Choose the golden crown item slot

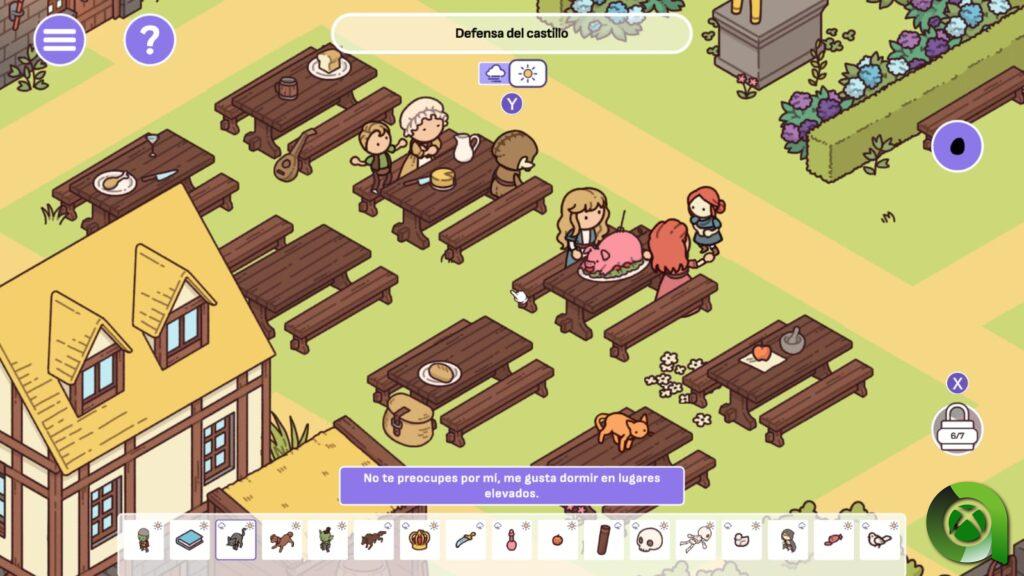coord(419,540)
